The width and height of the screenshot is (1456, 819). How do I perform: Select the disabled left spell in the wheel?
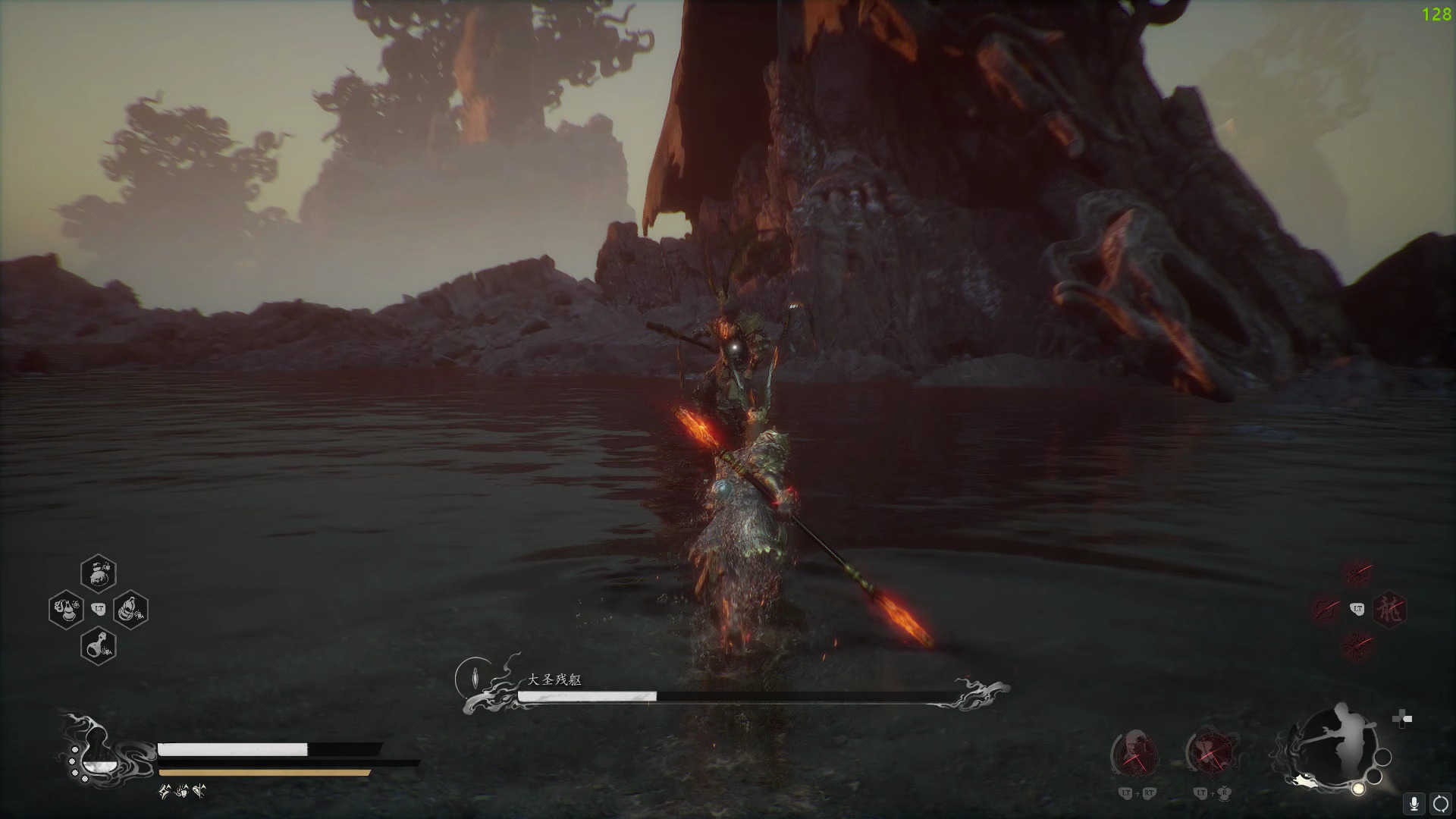click(1326, 609)
